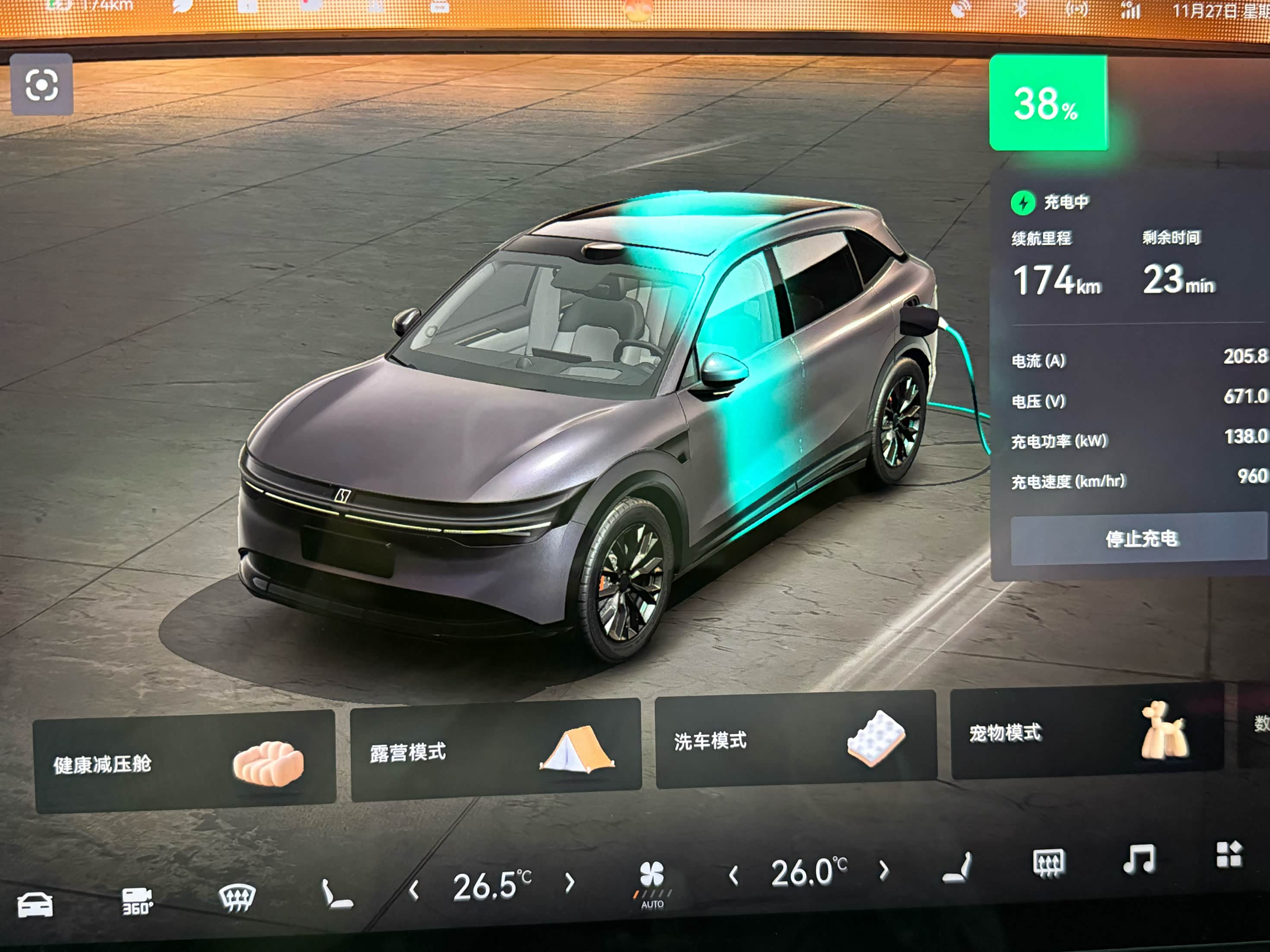
Task: Tap the green 38% battery tile
Action: coord(1048,103)
